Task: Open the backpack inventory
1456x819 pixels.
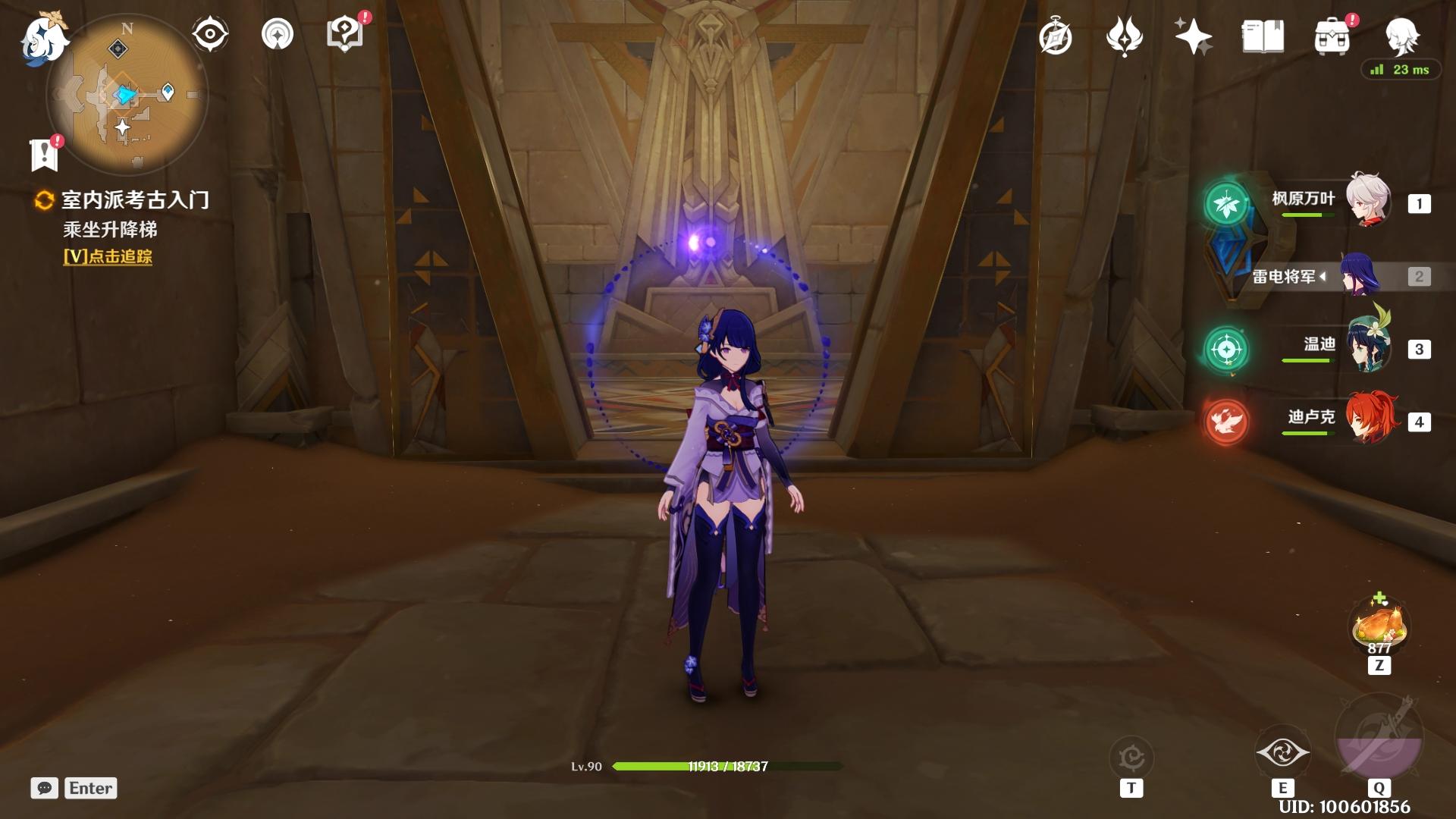Action: 1332,36
